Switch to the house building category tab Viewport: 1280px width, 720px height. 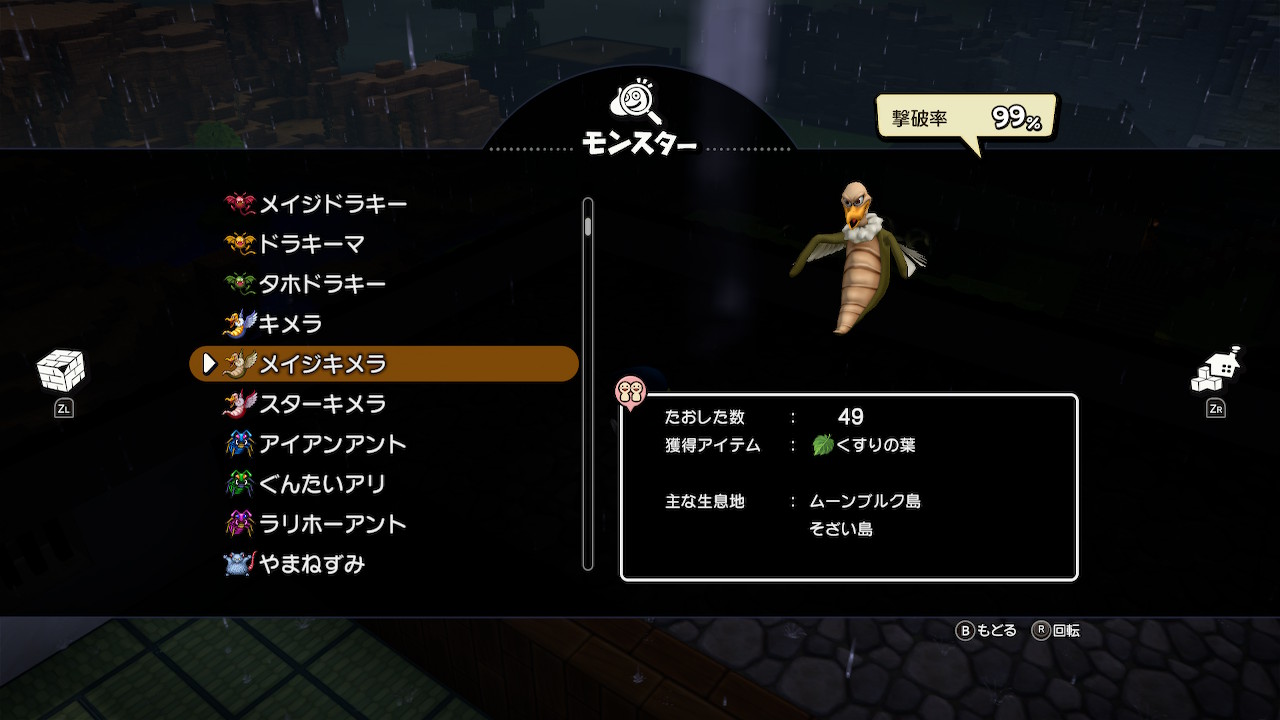point(1216,371)
